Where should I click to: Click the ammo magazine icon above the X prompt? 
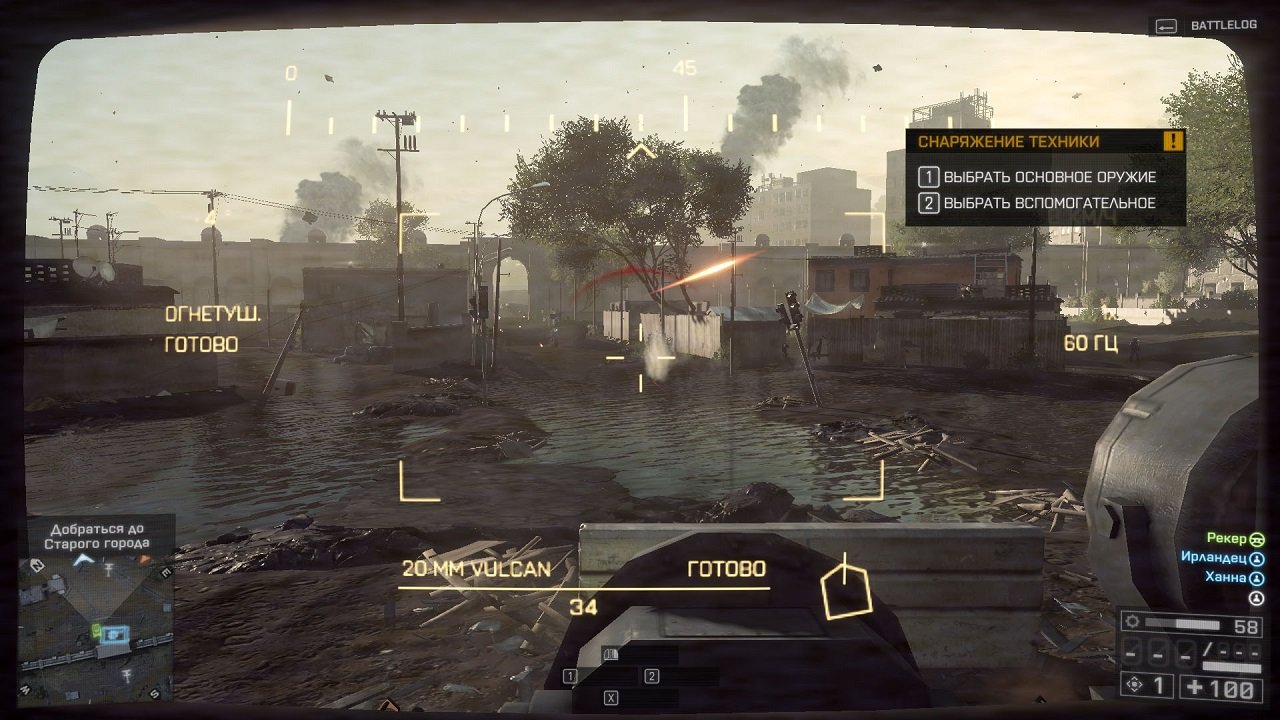tap(611, 653)
